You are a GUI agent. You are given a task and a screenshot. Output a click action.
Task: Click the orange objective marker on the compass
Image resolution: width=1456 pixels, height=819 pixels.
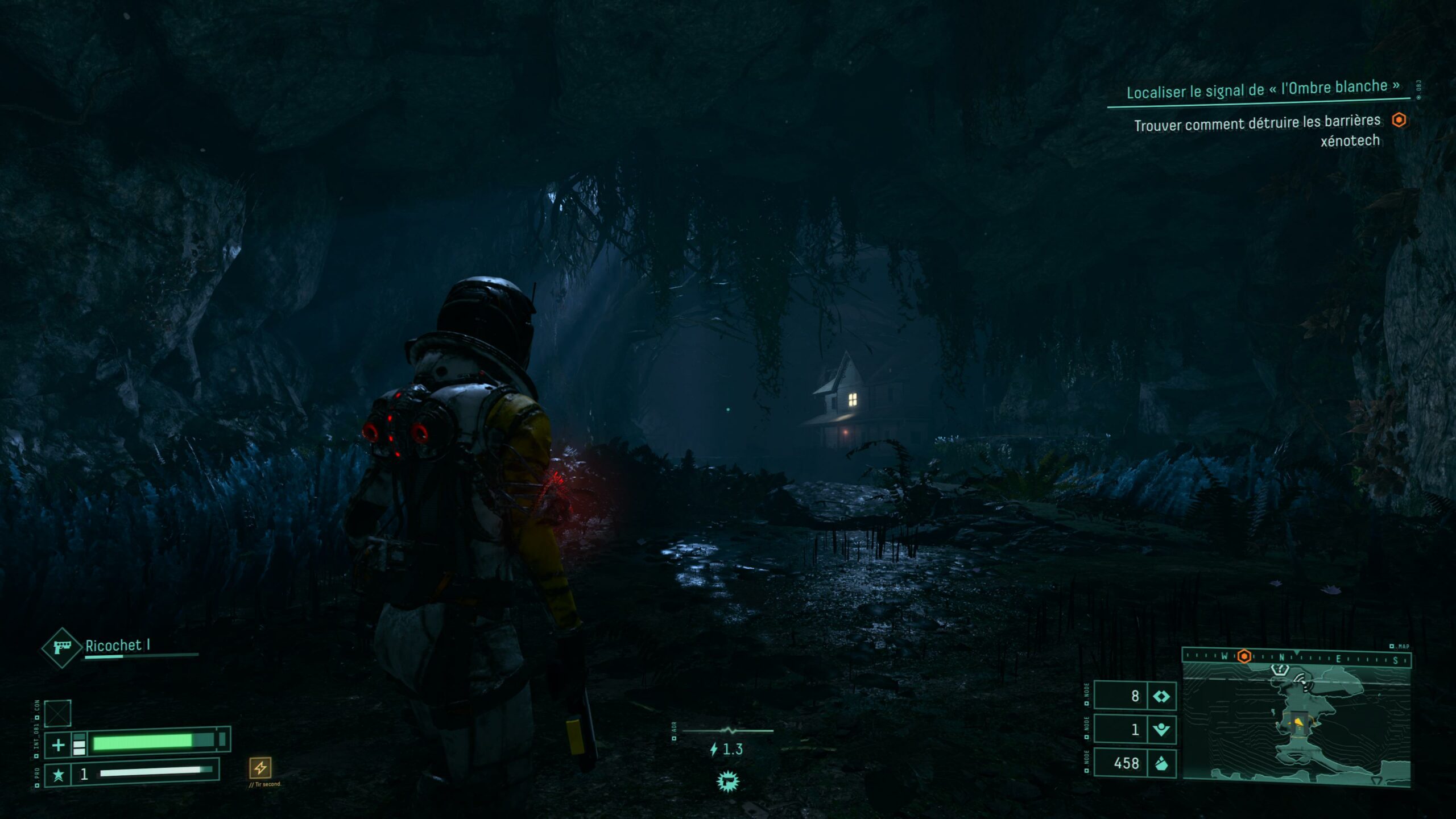[x=1244, y=656]
